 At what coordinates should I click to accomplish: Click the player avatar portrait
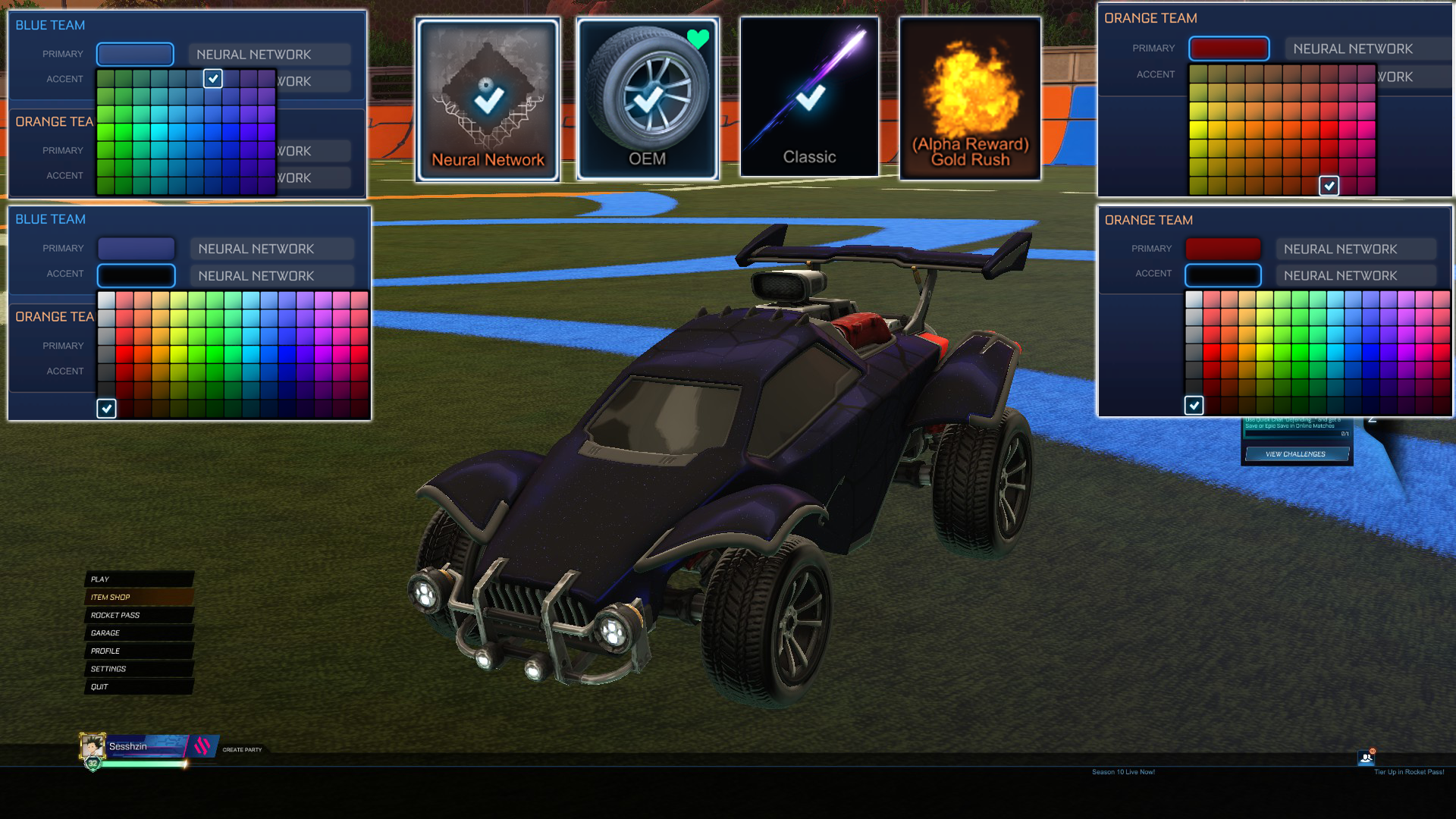93,745
